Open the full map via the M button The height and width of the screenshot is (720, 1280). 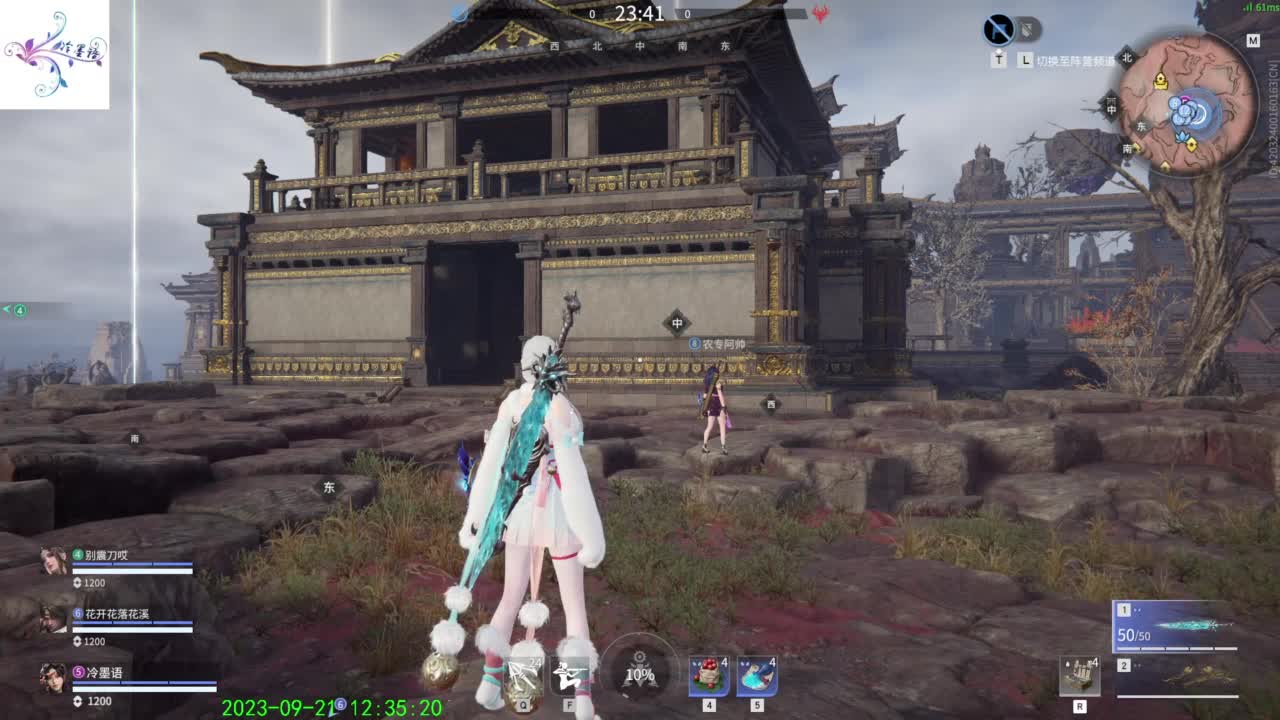(x=1253, y=41)
